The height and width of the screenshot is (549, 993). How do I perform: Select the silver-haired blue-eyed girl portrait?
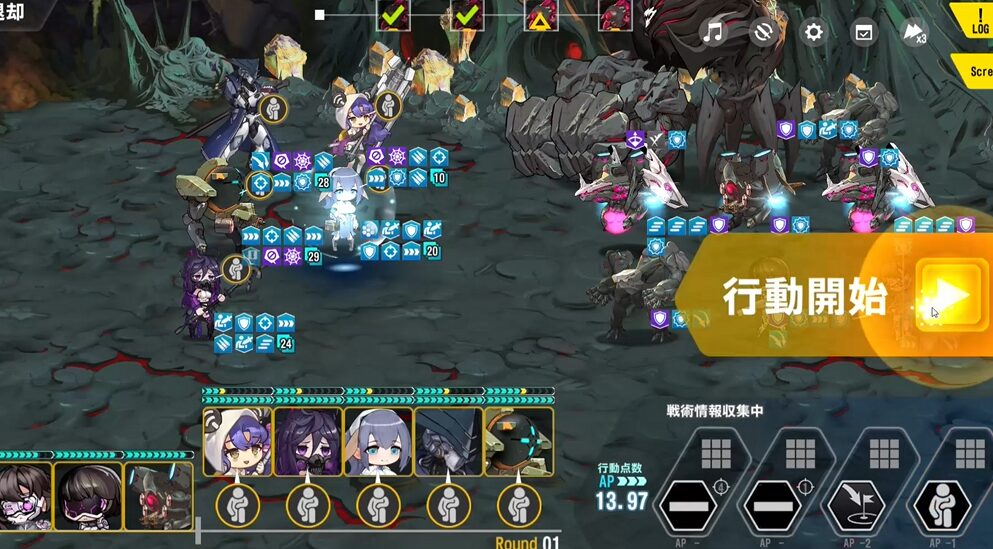pos(378,441)
